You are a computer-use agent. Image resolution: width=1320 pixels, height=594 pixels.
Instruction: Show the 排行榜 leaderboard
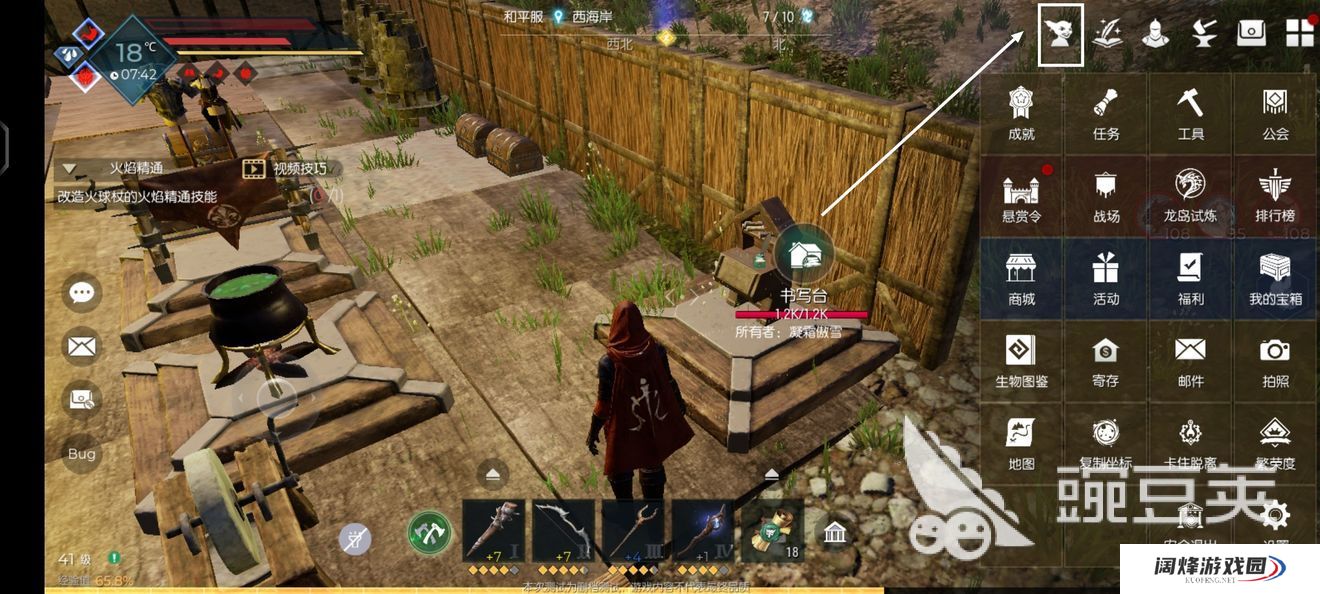[1275, 196]
